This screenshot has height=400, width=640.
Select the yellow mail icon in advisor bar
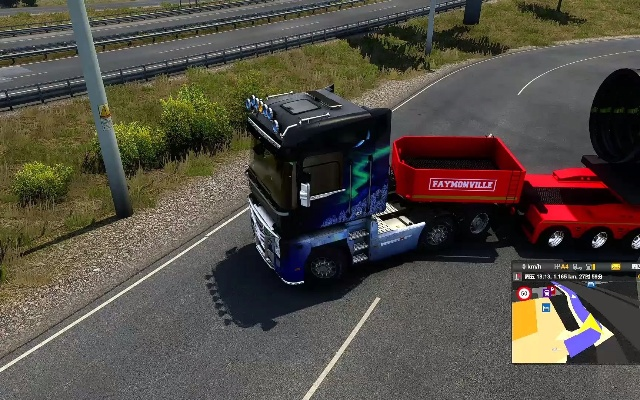[x=615, y=267]
